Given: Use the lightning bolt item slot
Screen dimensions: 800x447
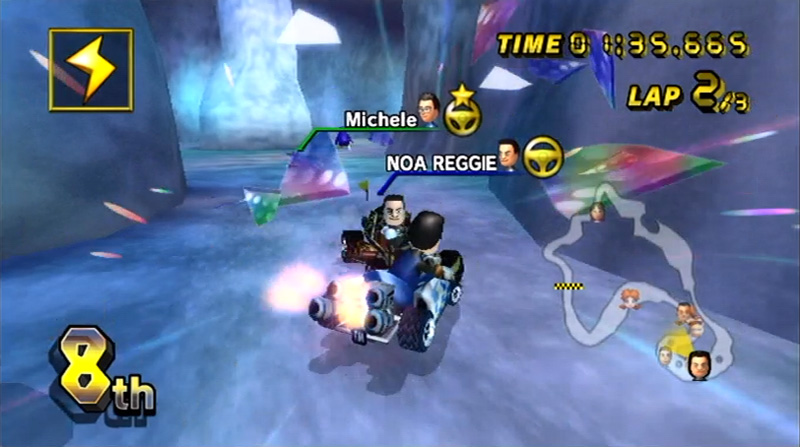Looking at the screenshot, I should 90,69.
